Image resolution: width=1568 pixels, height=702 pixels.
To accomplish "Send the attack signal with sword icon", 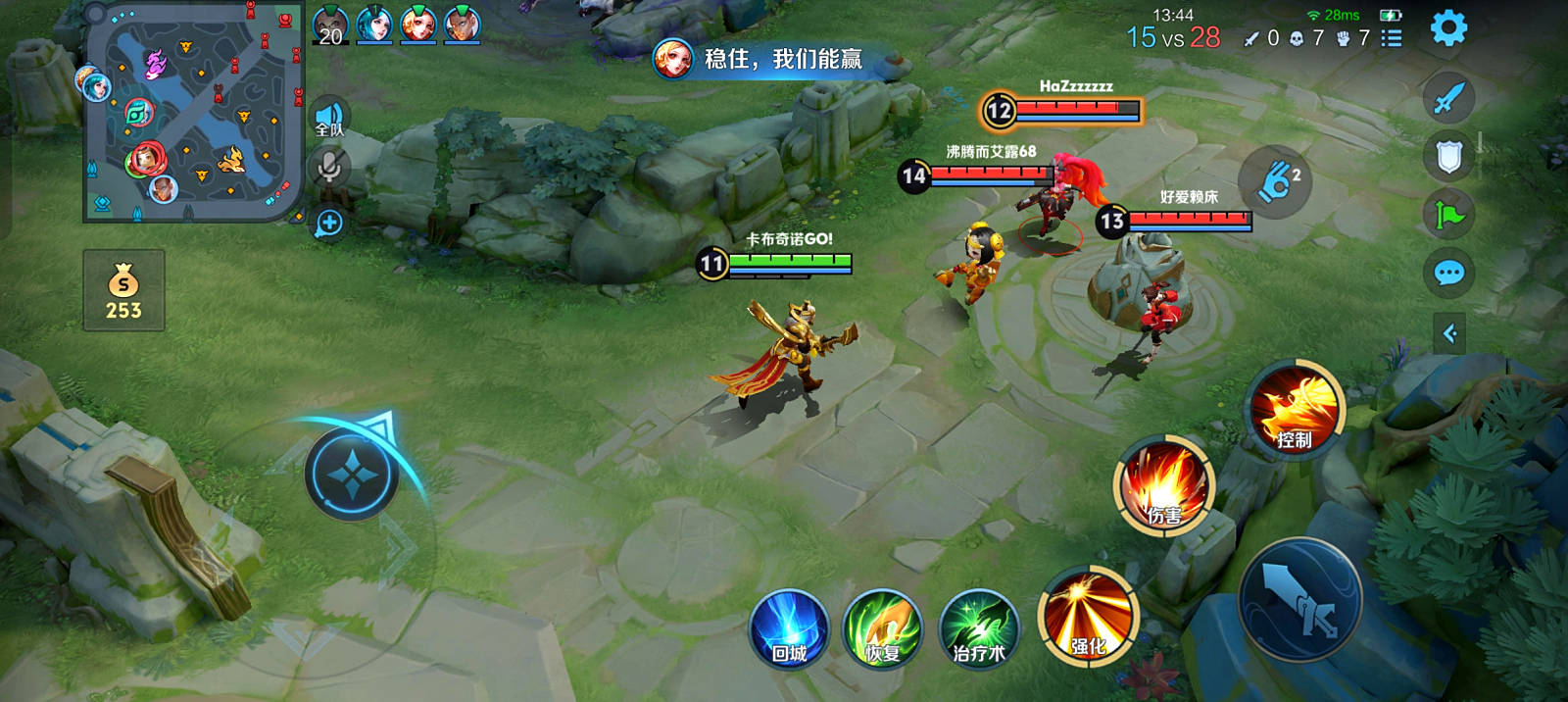I will tap(1448, 98).
